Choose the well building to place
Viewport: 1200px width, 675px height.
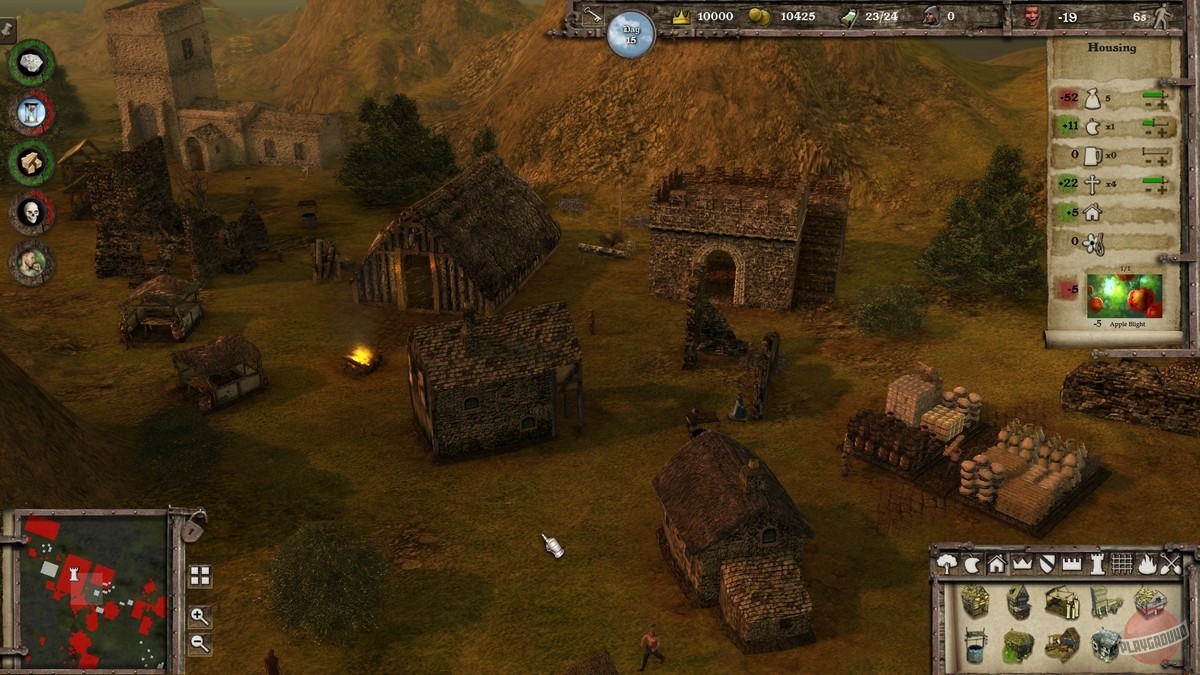pos(975,645)
